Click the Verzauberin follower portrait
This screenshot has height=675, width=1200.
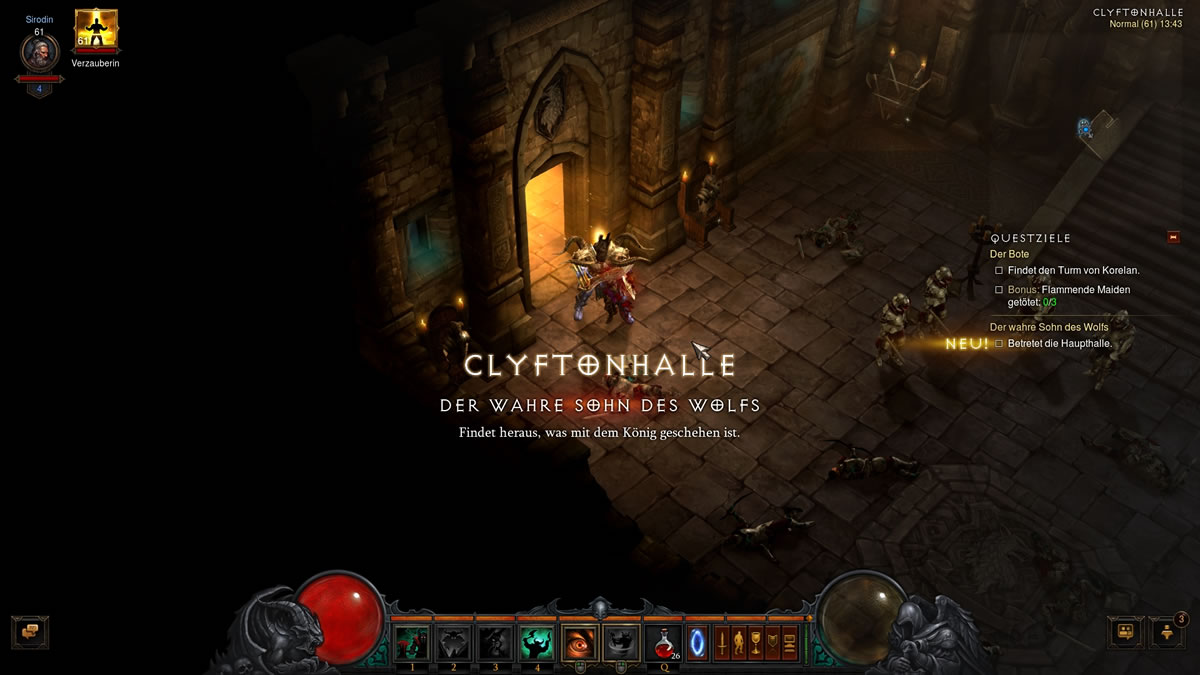point(96,32)
